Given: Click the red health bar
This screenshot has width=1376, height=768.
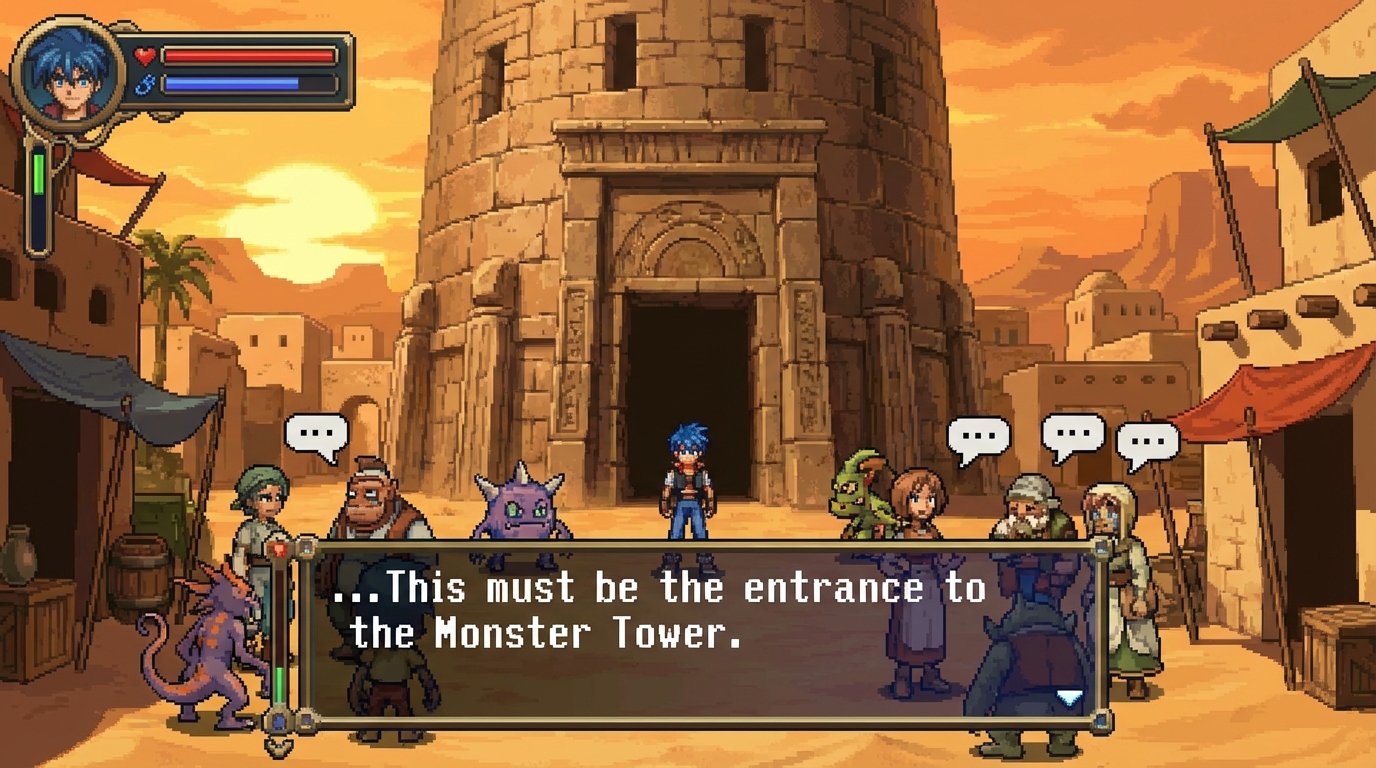Looking at the screenshot, I should pos(248,57).
